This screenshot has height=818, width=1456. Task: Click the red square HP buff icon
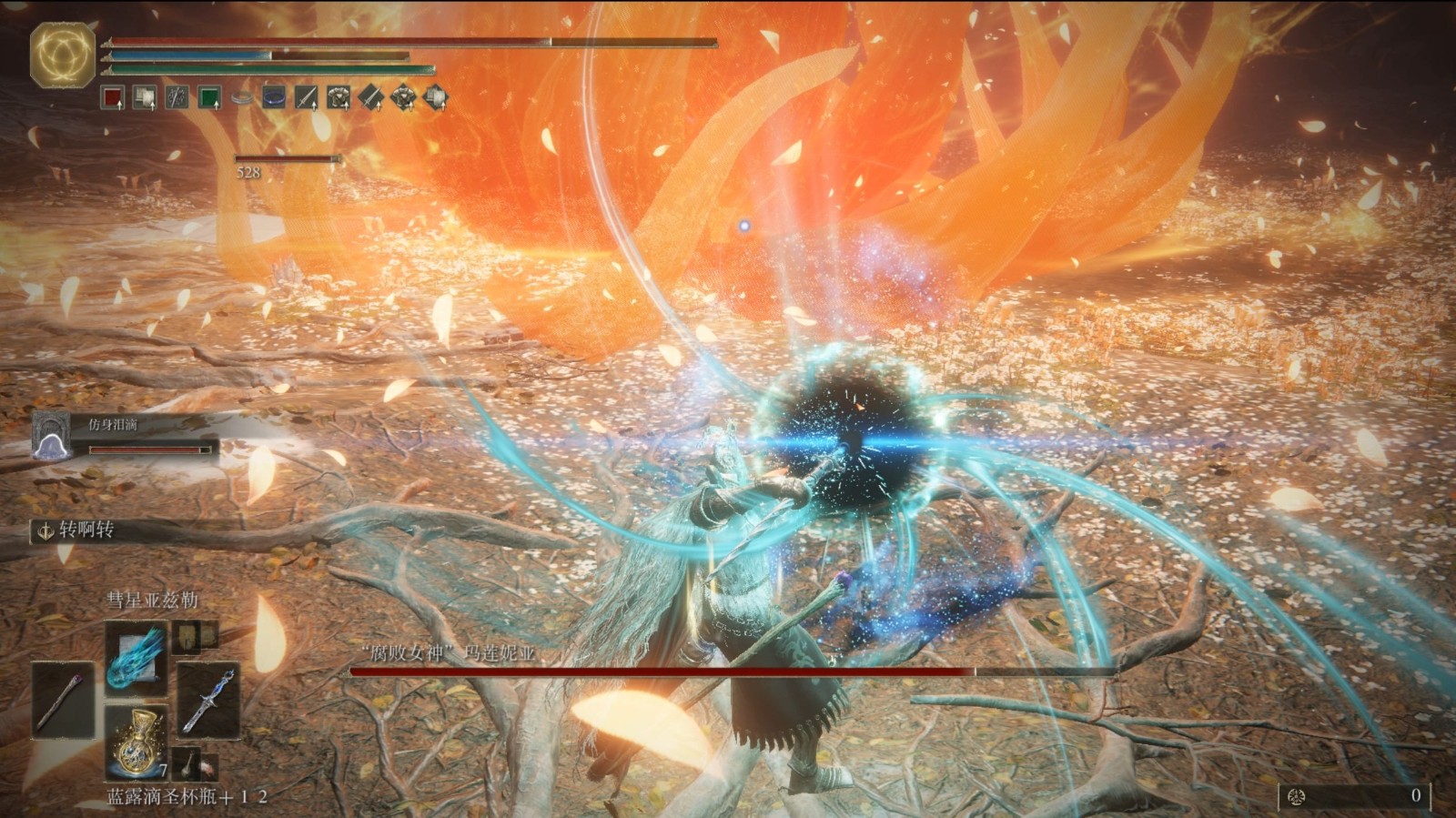coord(113,97)
